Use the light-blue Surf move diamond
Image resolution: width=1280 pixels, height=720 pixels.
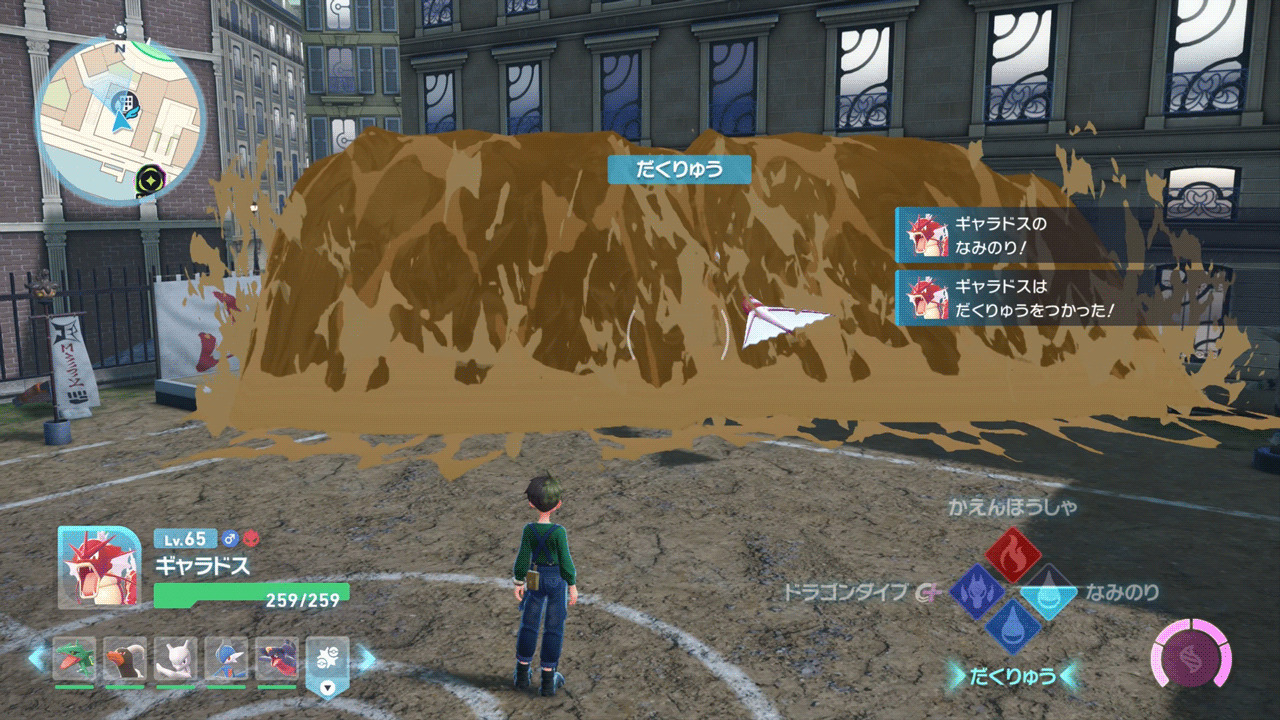1050,592
